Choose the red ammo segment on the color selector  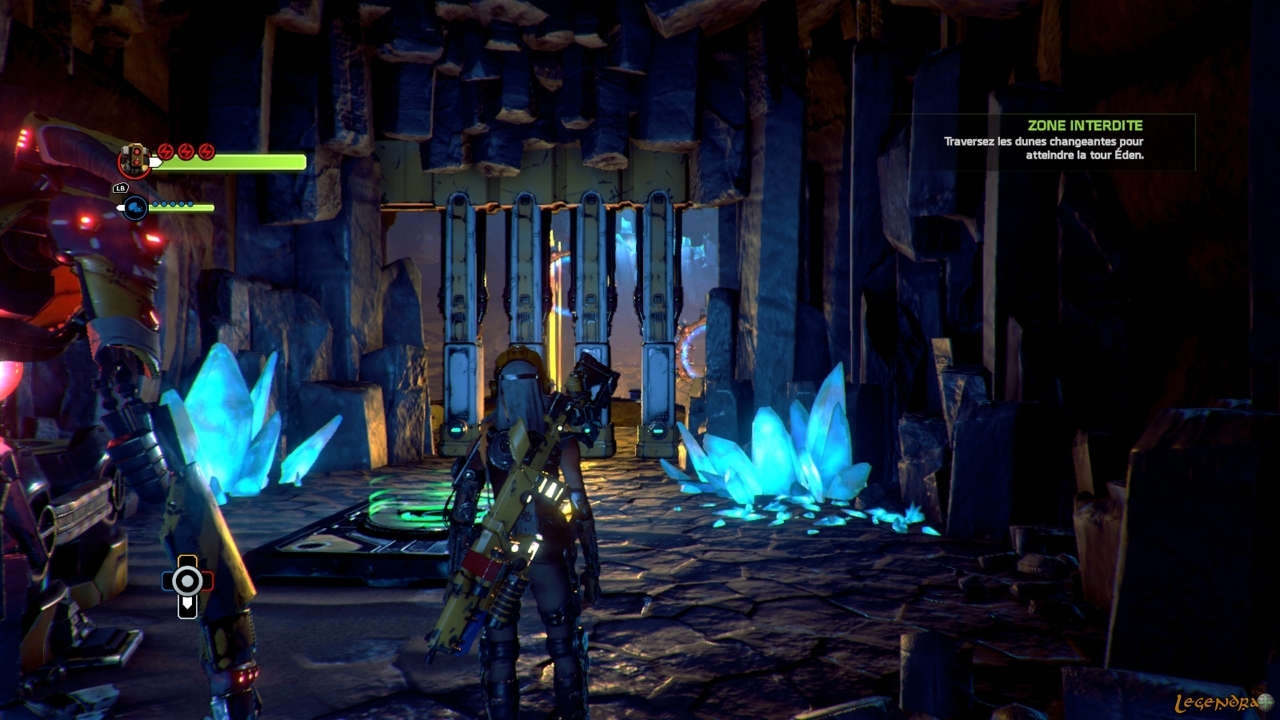click(206, 581)
